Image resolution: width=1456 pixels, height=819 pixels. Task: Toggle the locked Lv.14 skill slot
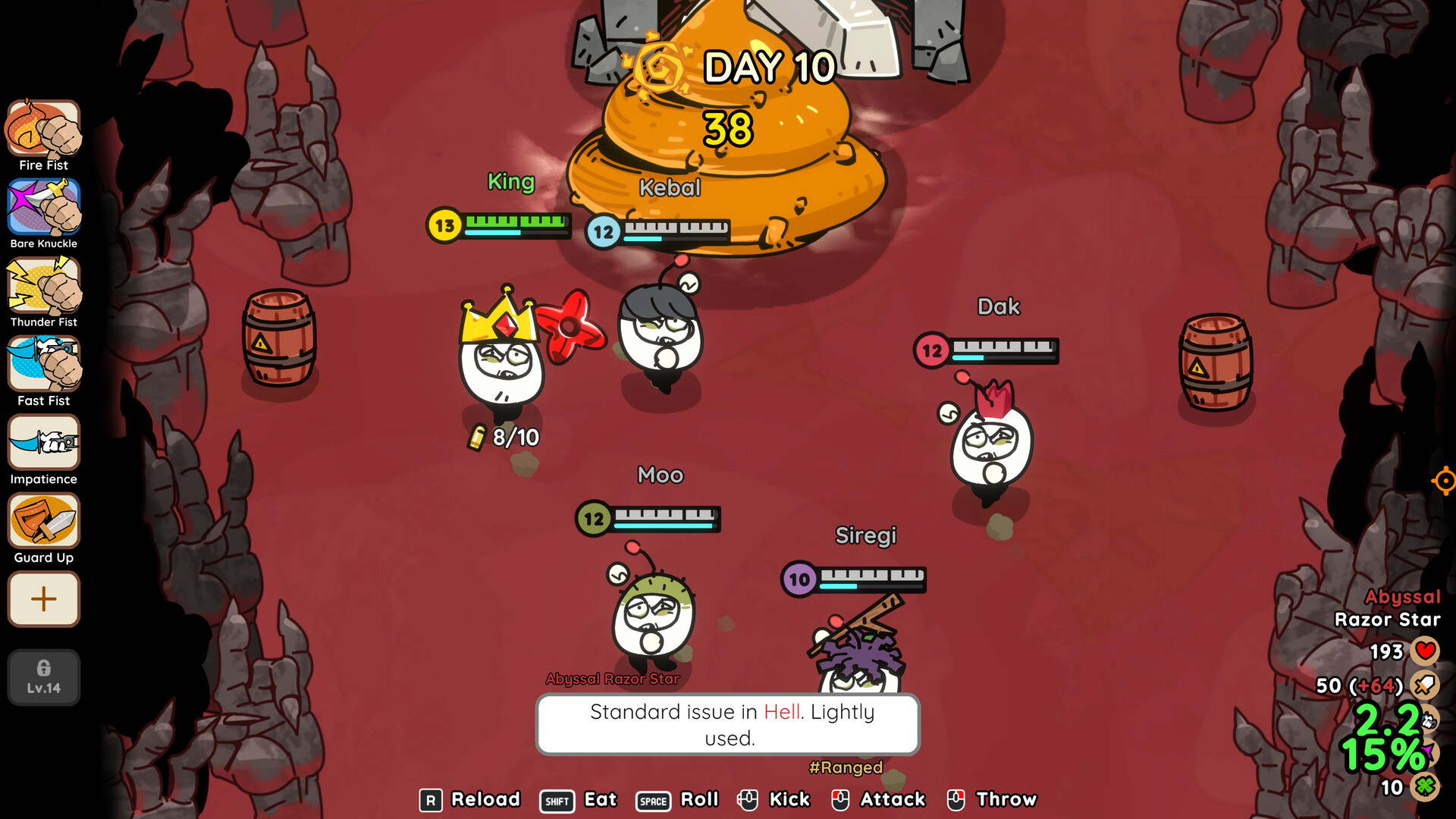tap(43, 677)
